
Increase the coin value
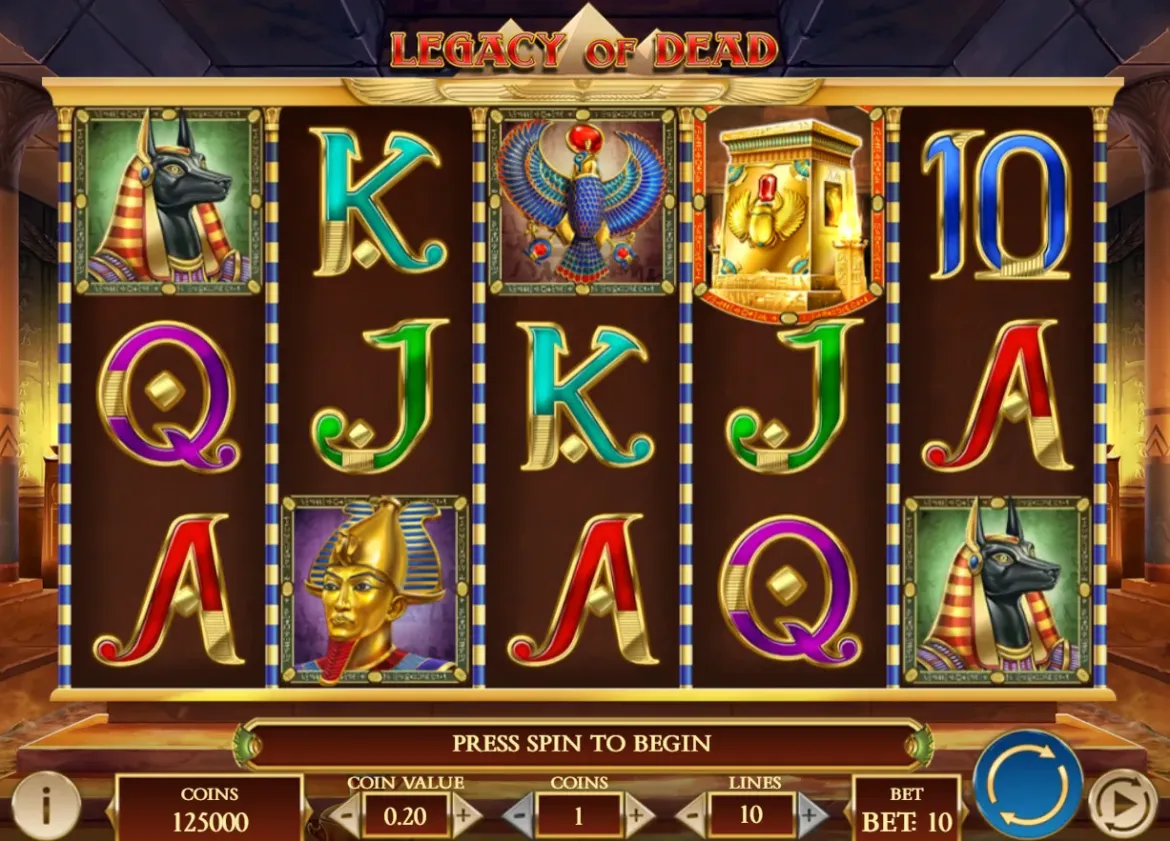tap(463, 815)
